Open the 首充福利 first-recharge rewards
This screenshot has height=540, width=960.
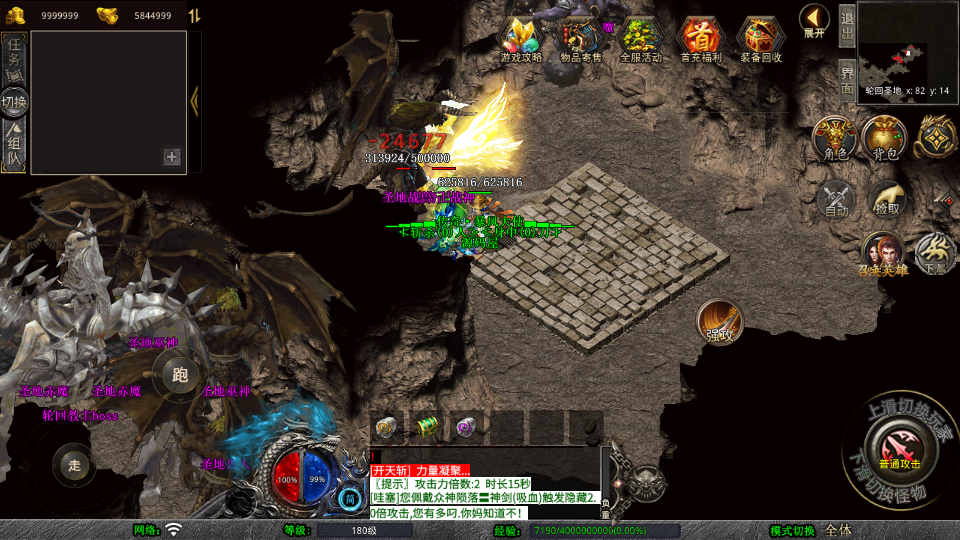click(x=701, y=39)
